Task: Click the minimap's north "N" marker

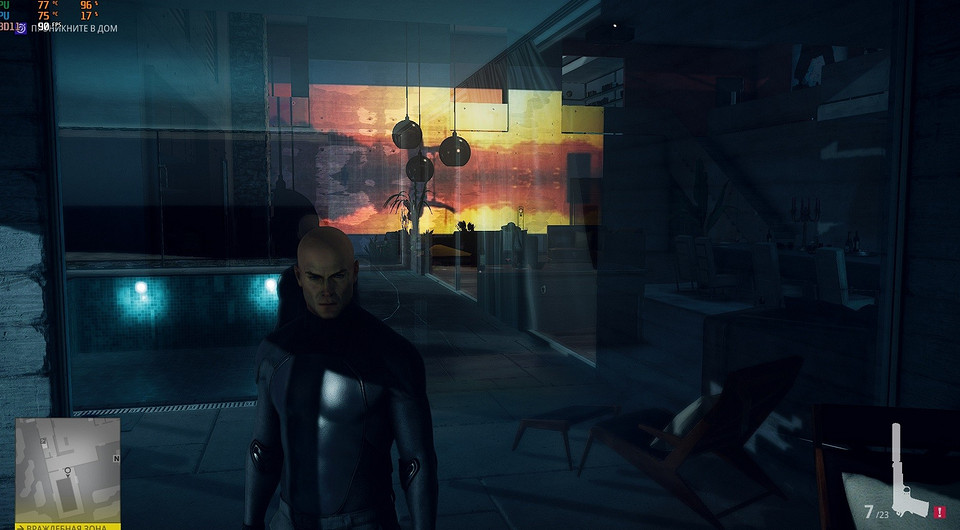Action: (x=116, y=459)
